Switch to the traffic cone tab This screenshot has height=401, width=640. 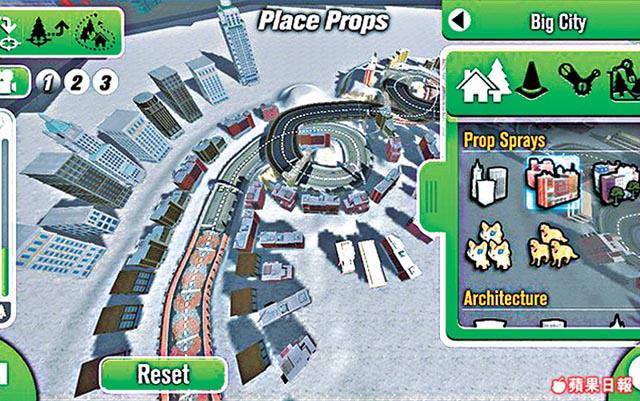(x=532, y=81)
